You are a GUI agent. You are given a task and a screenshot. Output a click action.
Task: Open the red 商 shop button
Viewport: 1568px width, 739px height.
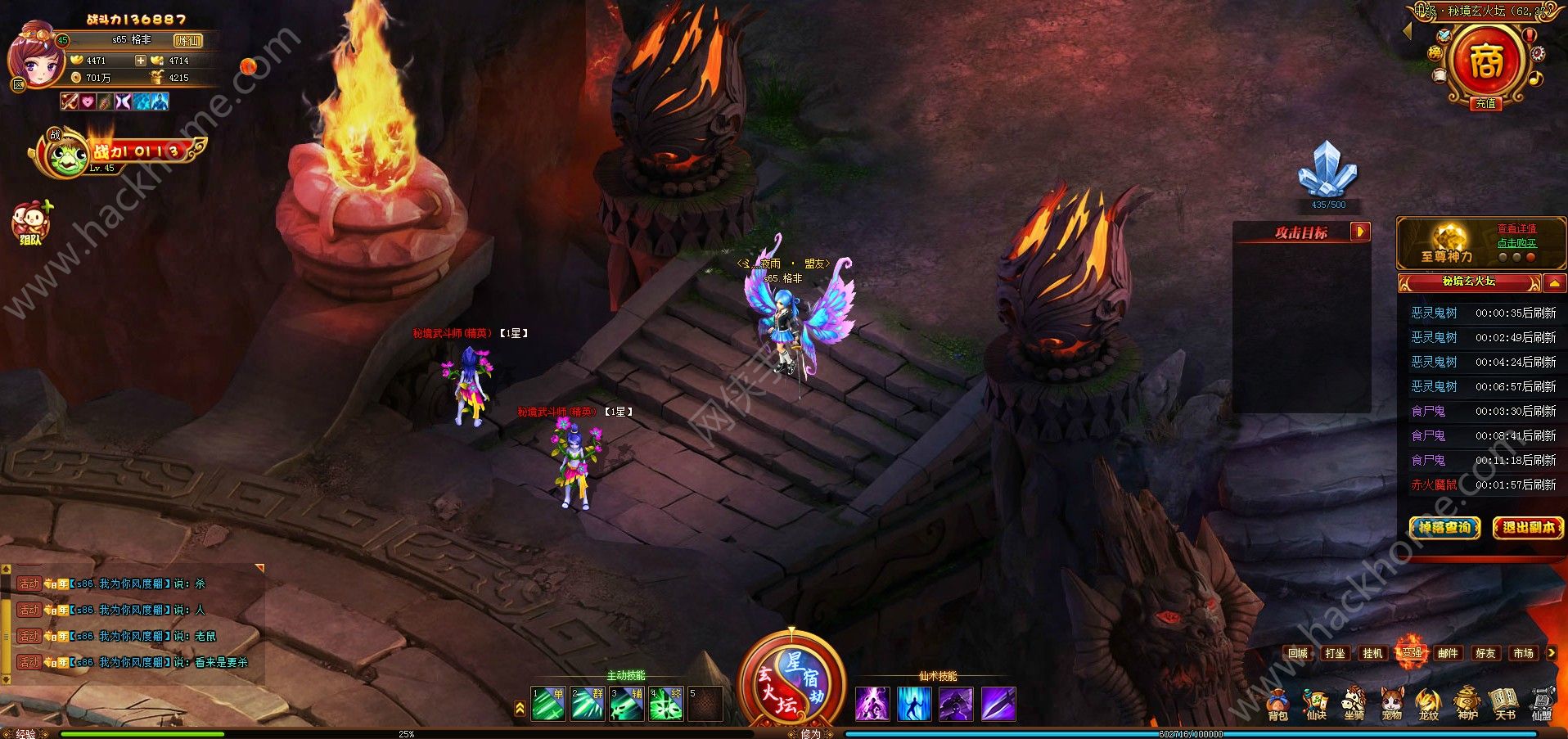coord(1485,61)
